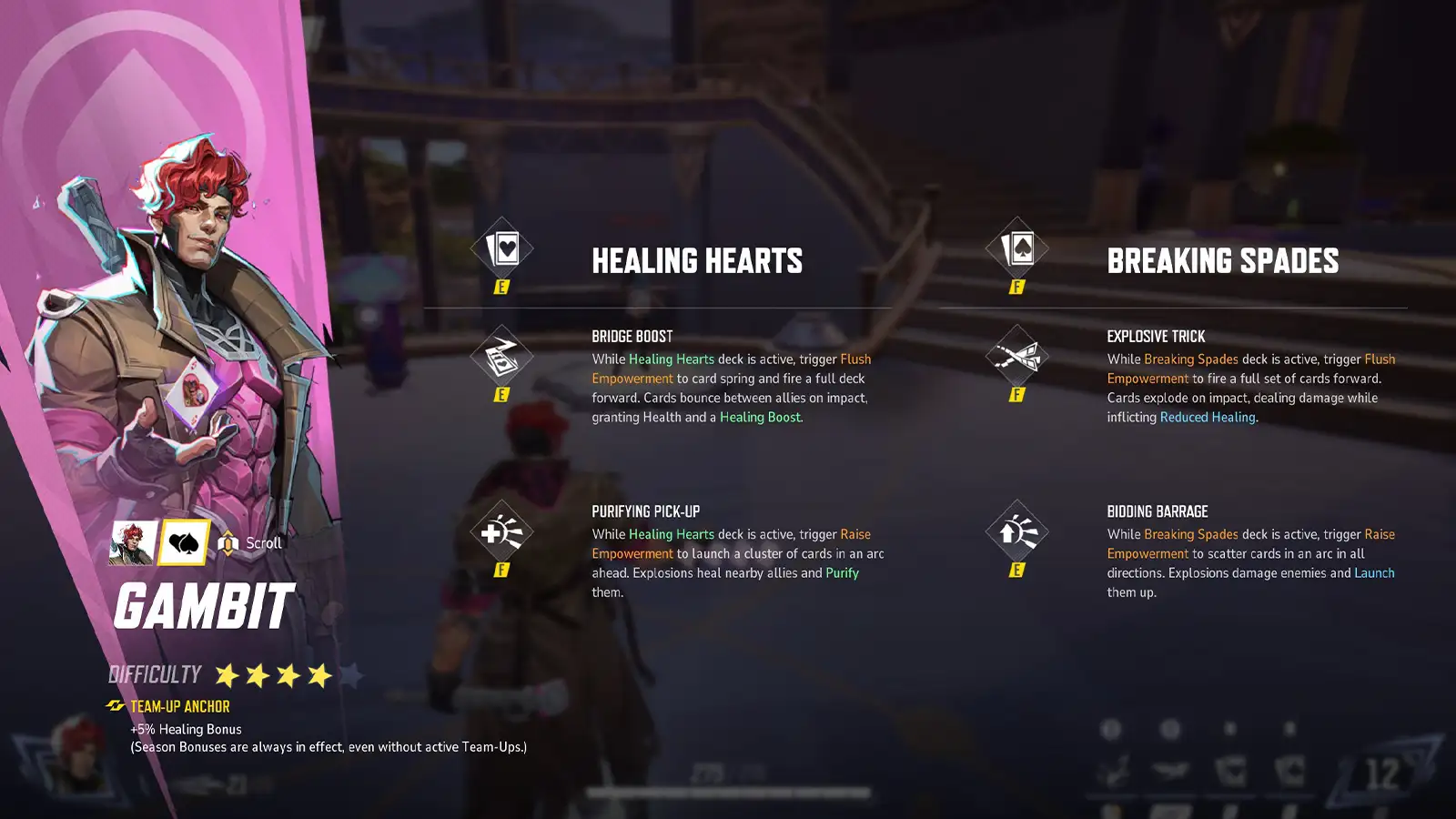Click the fourth difficulty star
Image resolution: width=1456 pixels, height=819 pixels.
[318, 675]
